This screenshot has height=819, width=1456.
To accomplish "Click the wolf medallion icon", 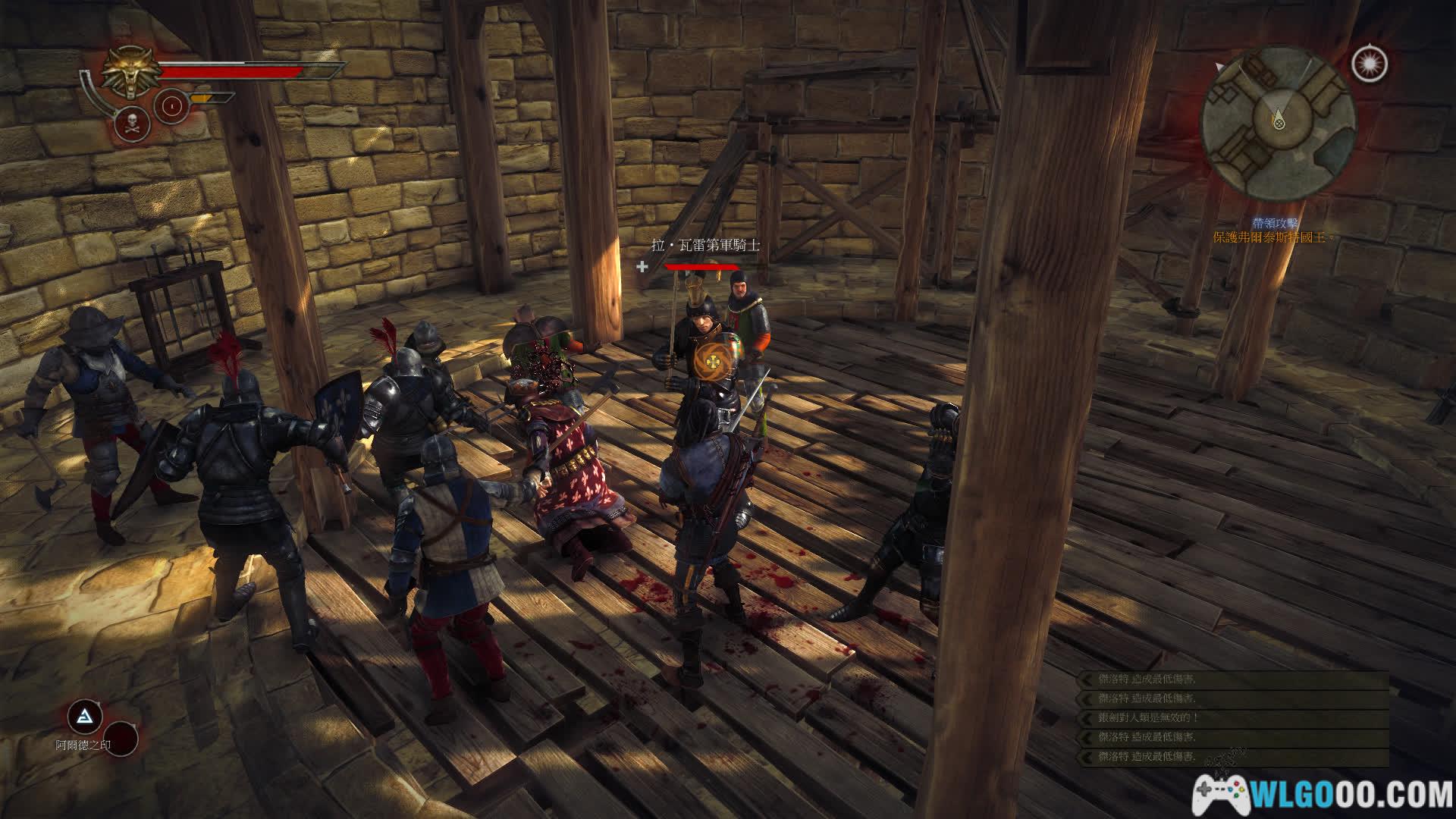I will 132,73.
